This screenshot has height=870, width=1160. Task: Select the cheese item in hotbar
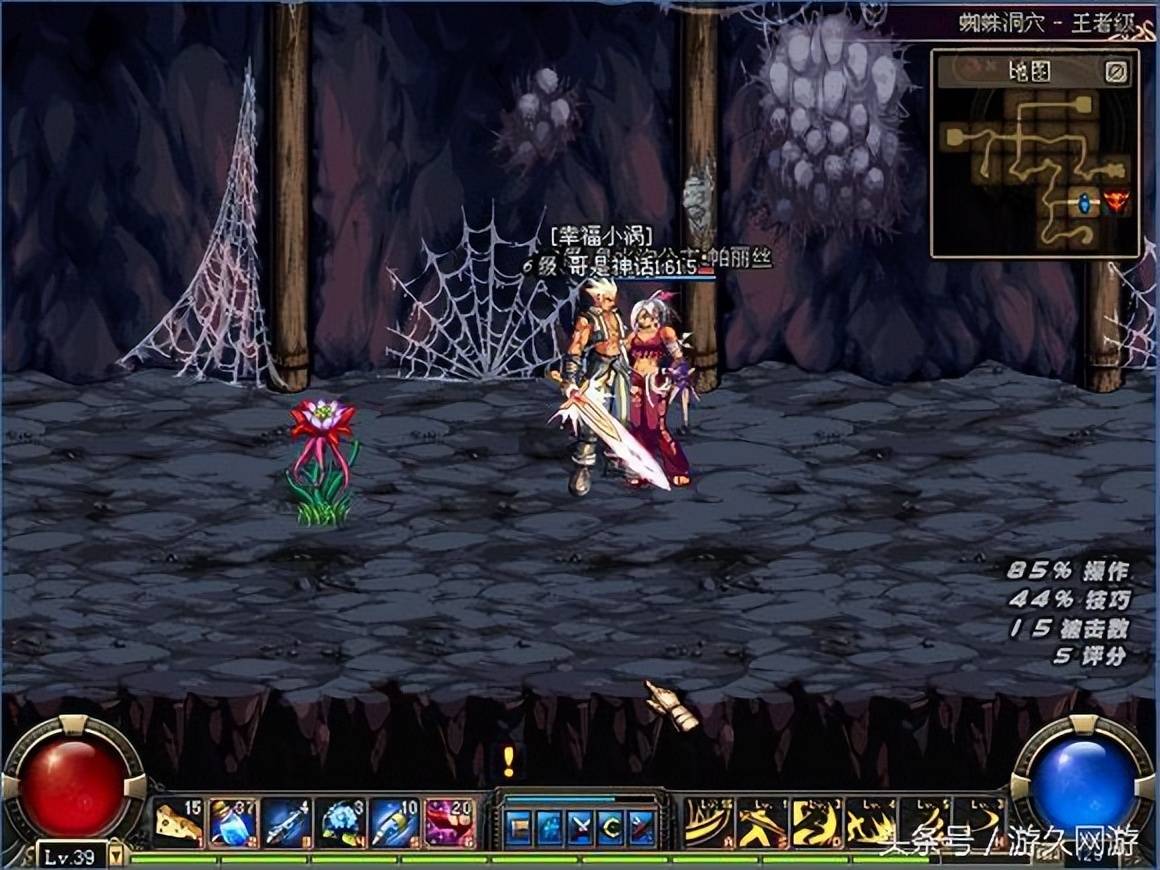179,823
